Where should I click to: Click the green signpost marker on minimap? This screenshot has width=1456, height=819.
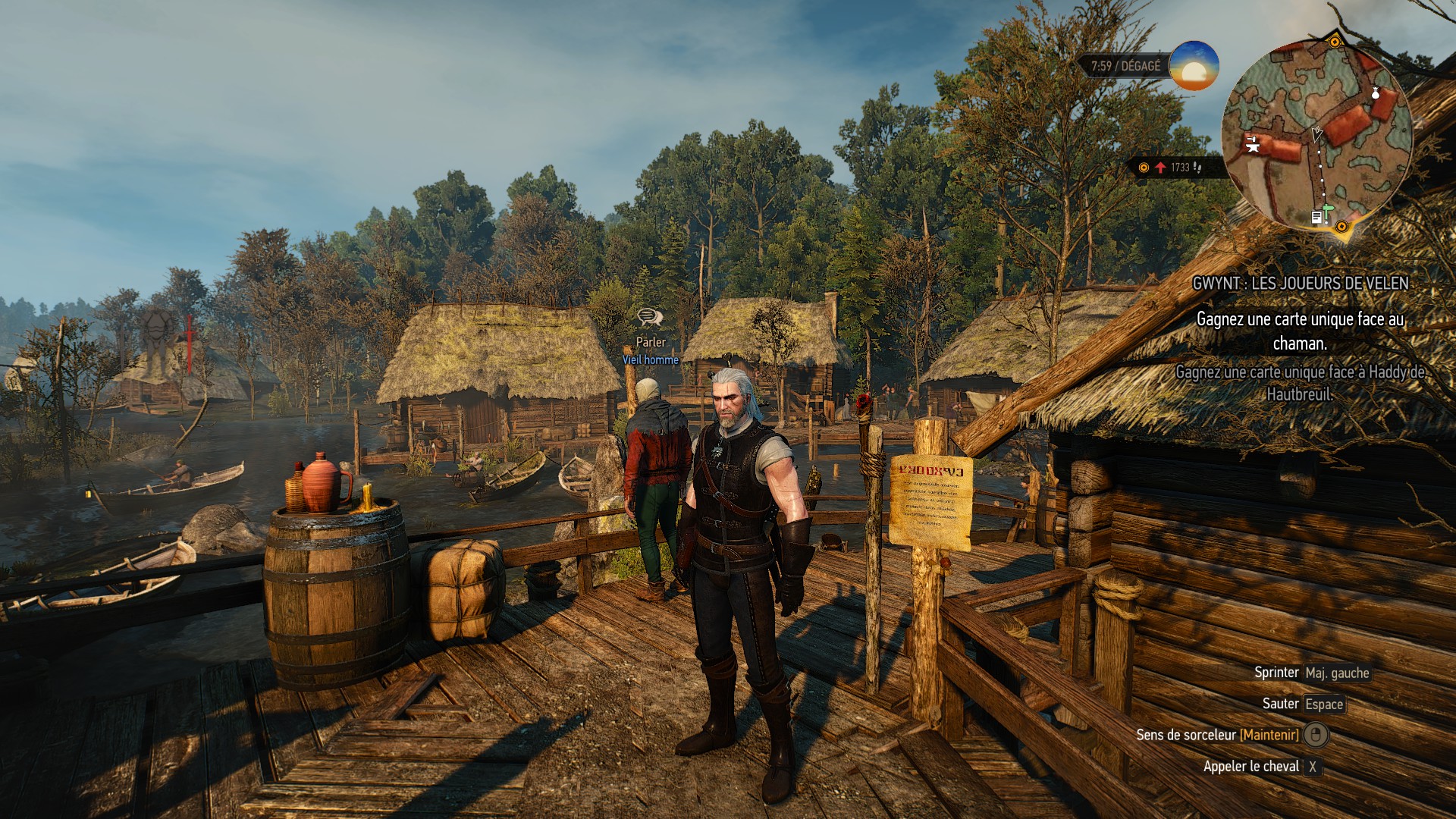tap(1328, 209)
